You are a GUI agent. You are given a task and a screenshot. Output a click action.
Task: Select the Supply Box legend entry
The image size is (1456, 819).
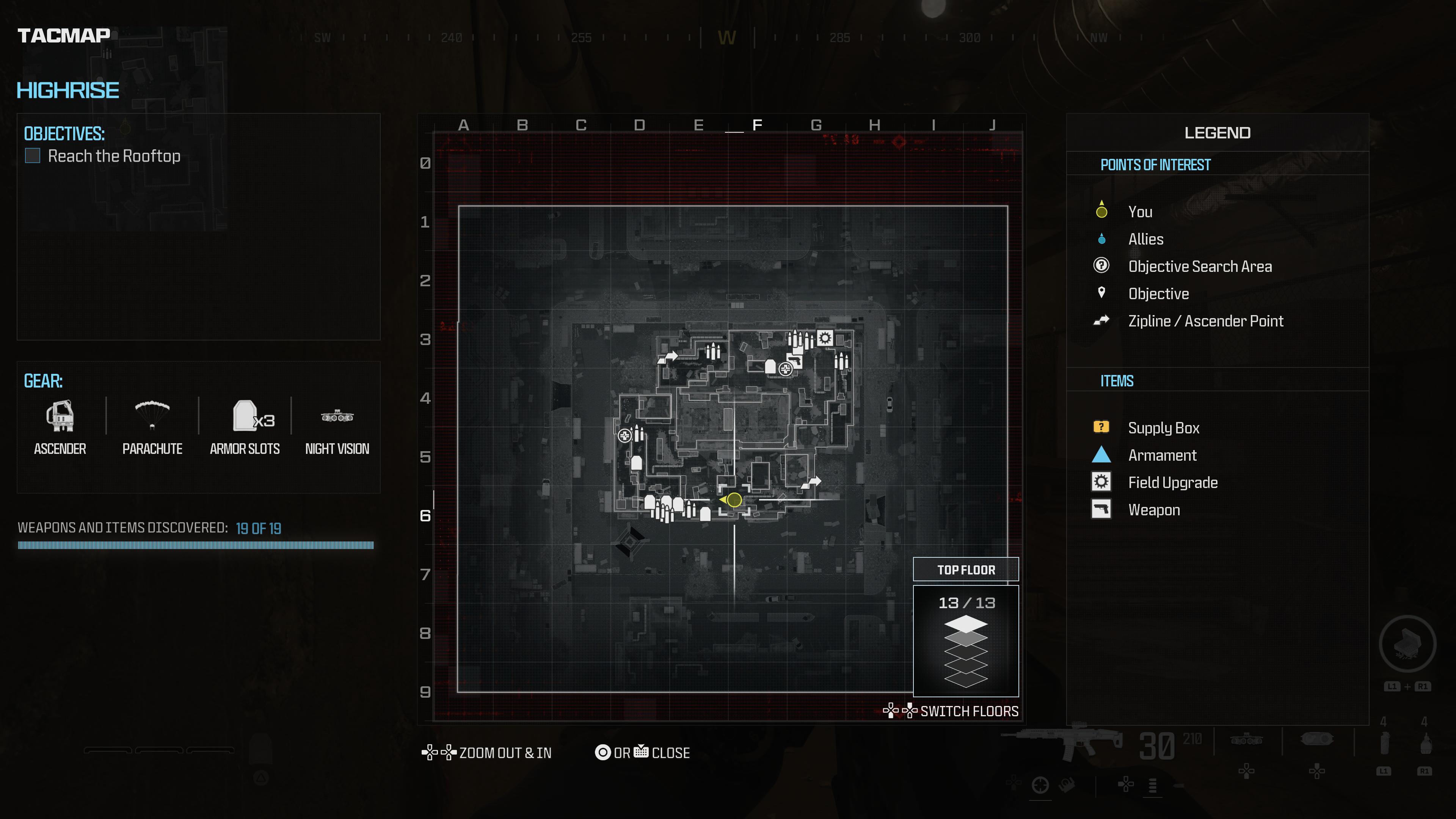click(x=1163, y=428)
